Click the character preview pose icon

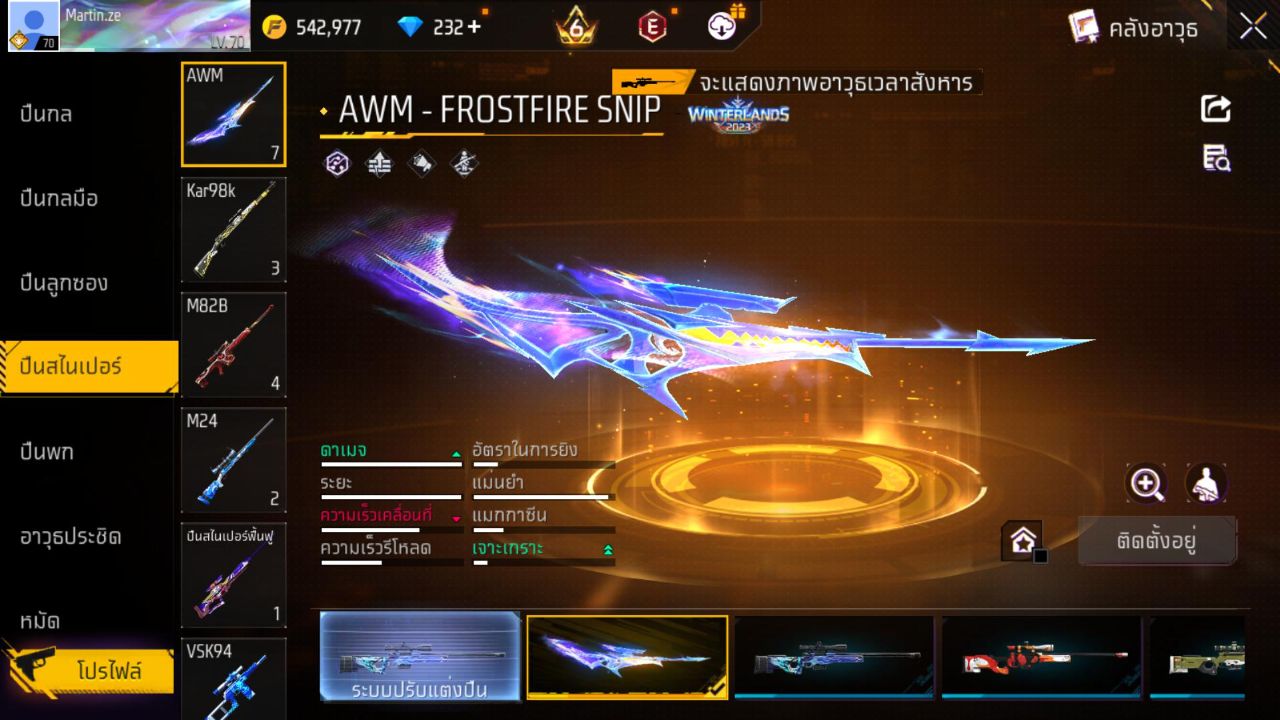tap(1207, 484)
